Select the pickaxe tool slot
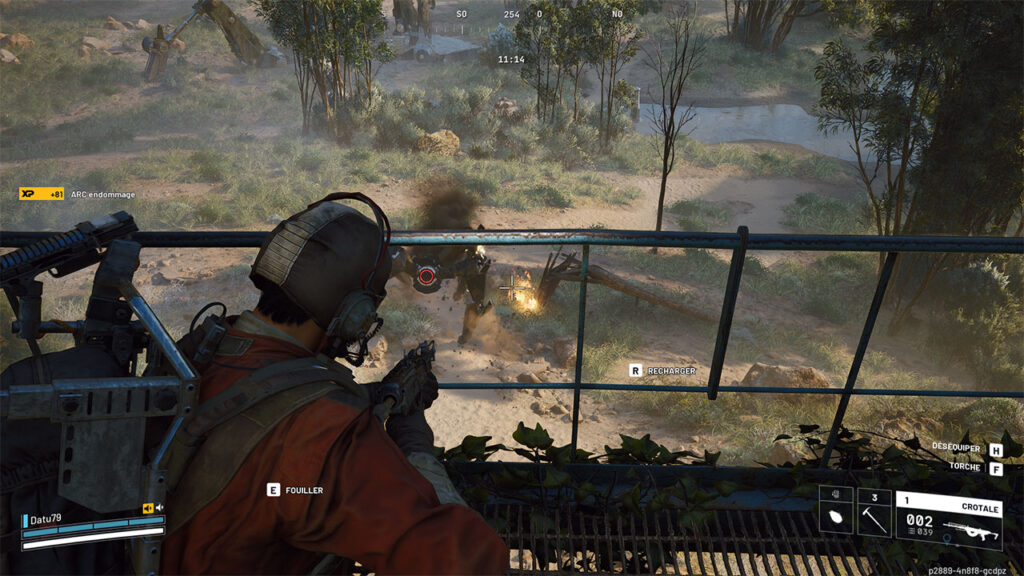The width and height of the screenshot is (1024, 576). (873, 512)
